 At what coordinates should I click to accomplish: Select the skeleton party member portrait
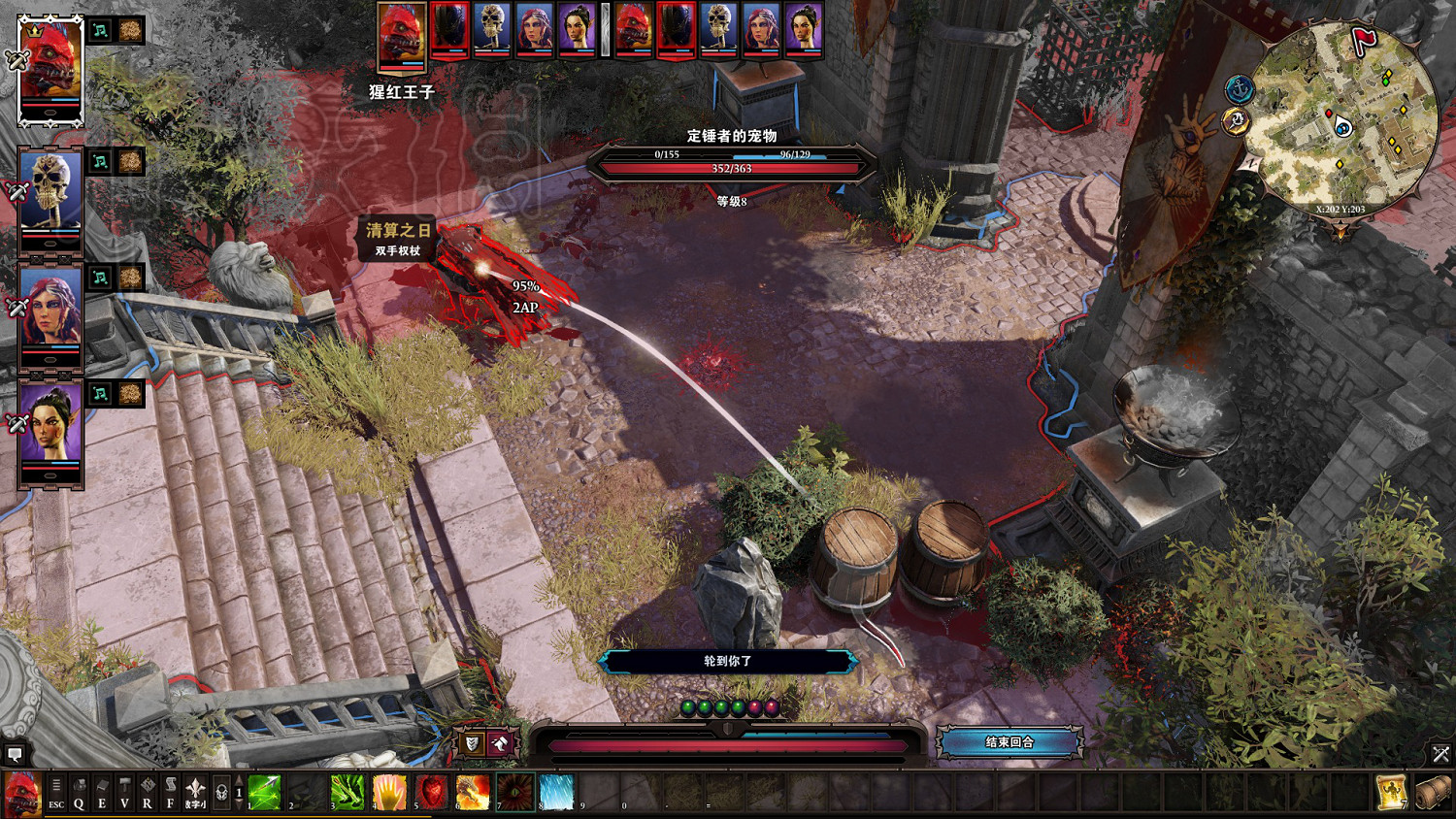pos(50,199)
